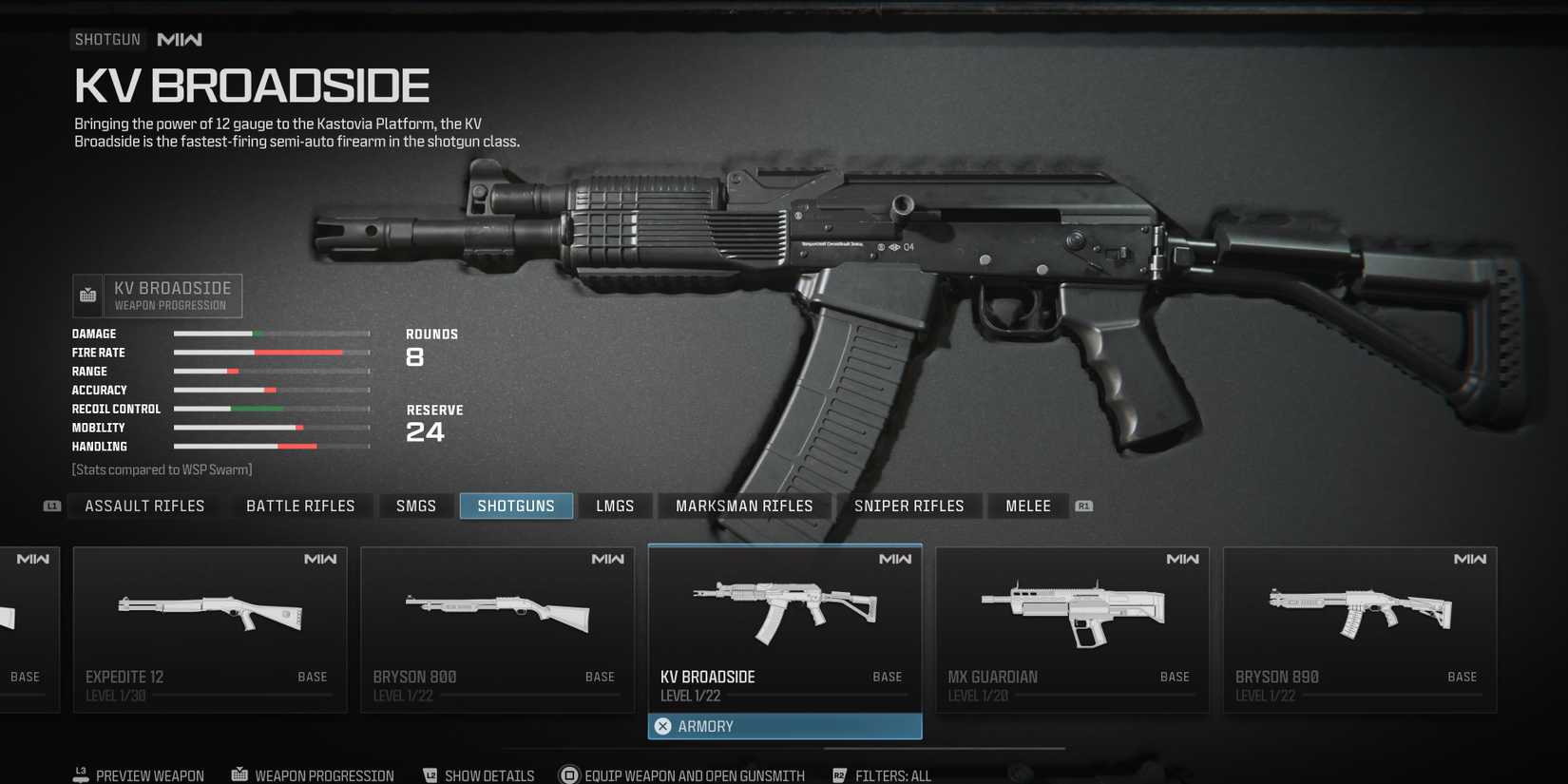1568x784 pixels.
Task: Switch to the SMGs weapon category
Action: [x=415, y=506]
